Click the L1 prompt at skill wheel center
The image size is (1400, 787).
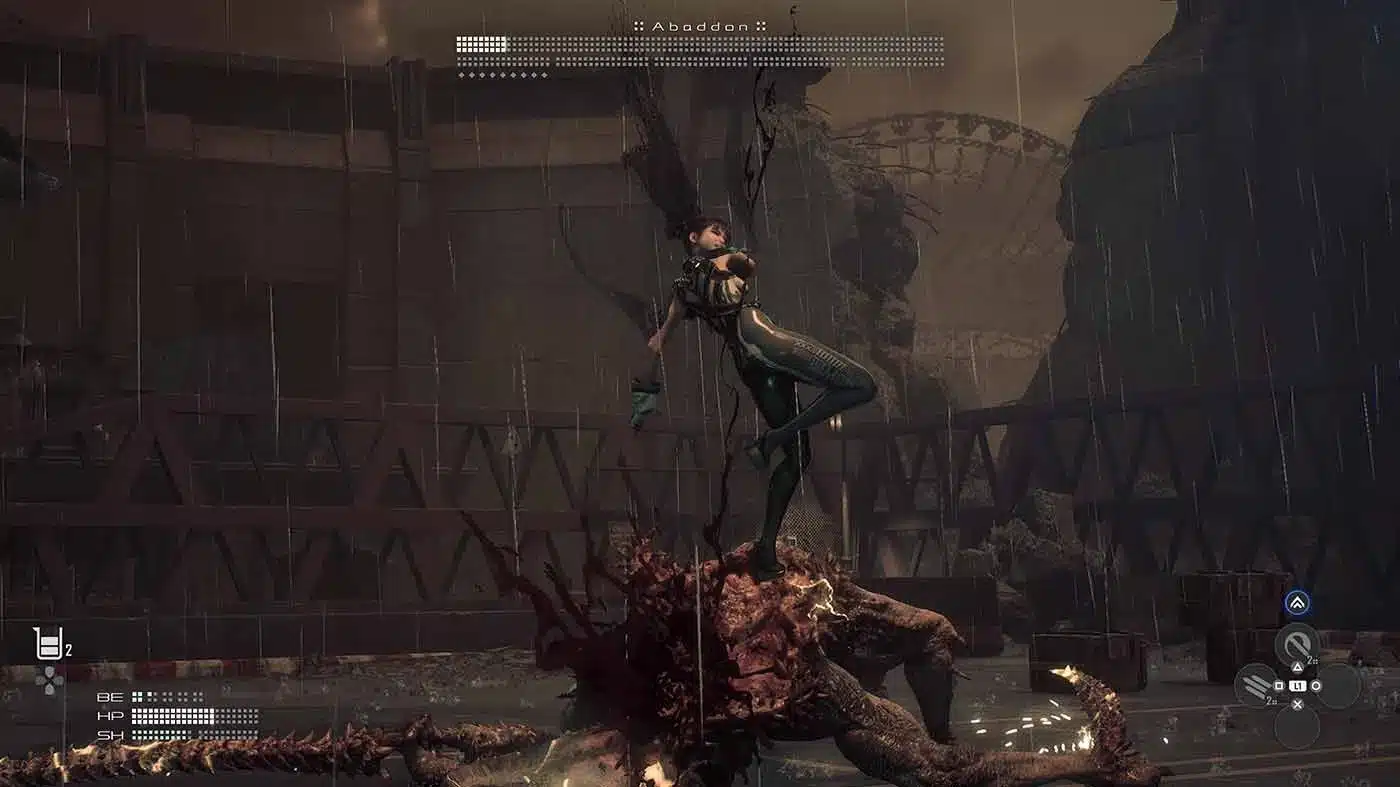1297,686
